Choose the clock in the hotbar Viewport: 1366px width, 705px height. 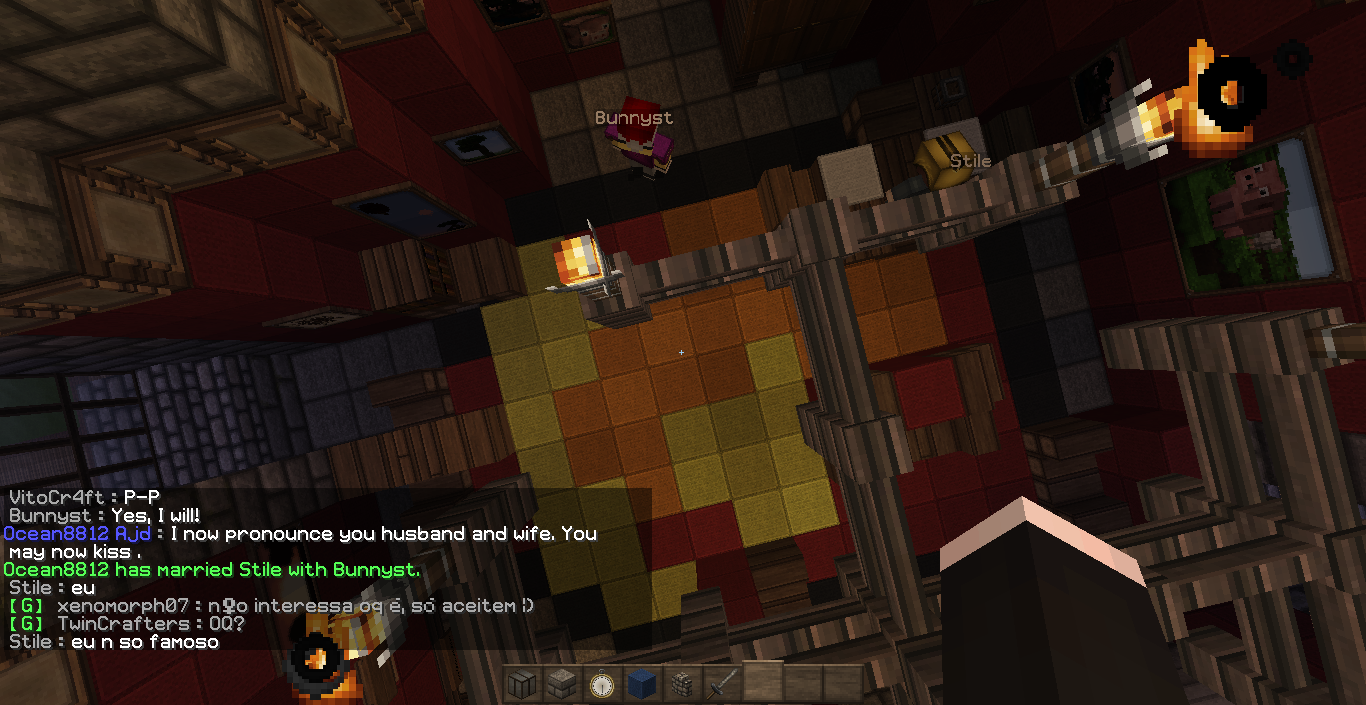(x=602, y=685)
